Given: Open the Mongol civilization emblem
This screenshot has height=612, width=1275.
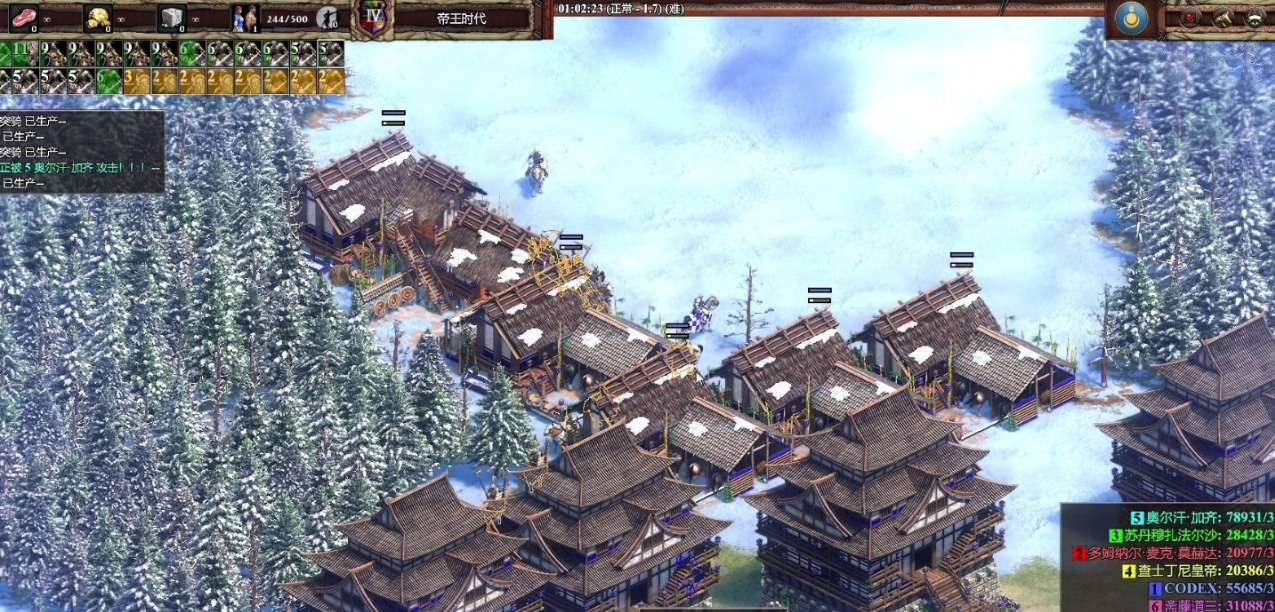Looking at the screenshot, I should tap(1132, 19).
